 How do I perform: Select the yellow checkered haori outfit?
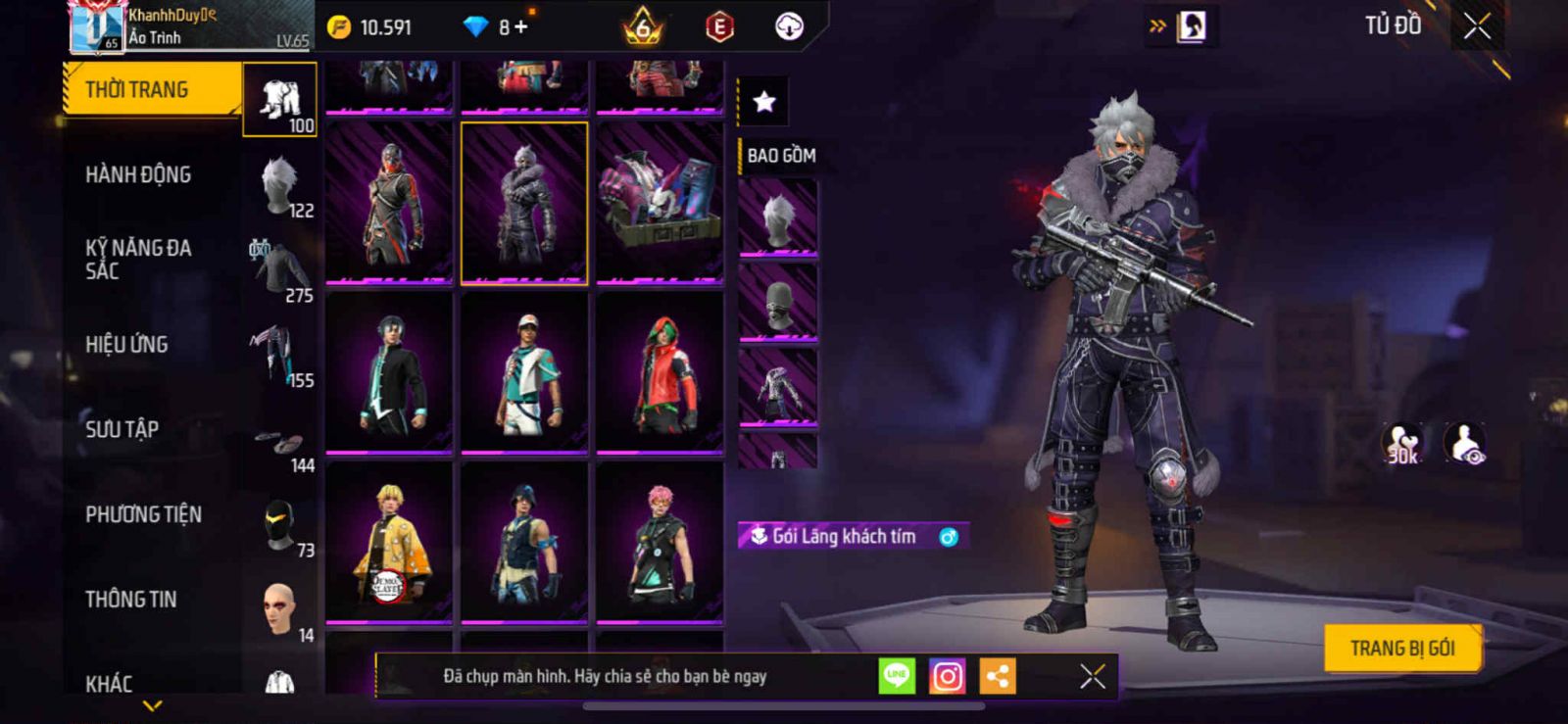click(389, 543)
